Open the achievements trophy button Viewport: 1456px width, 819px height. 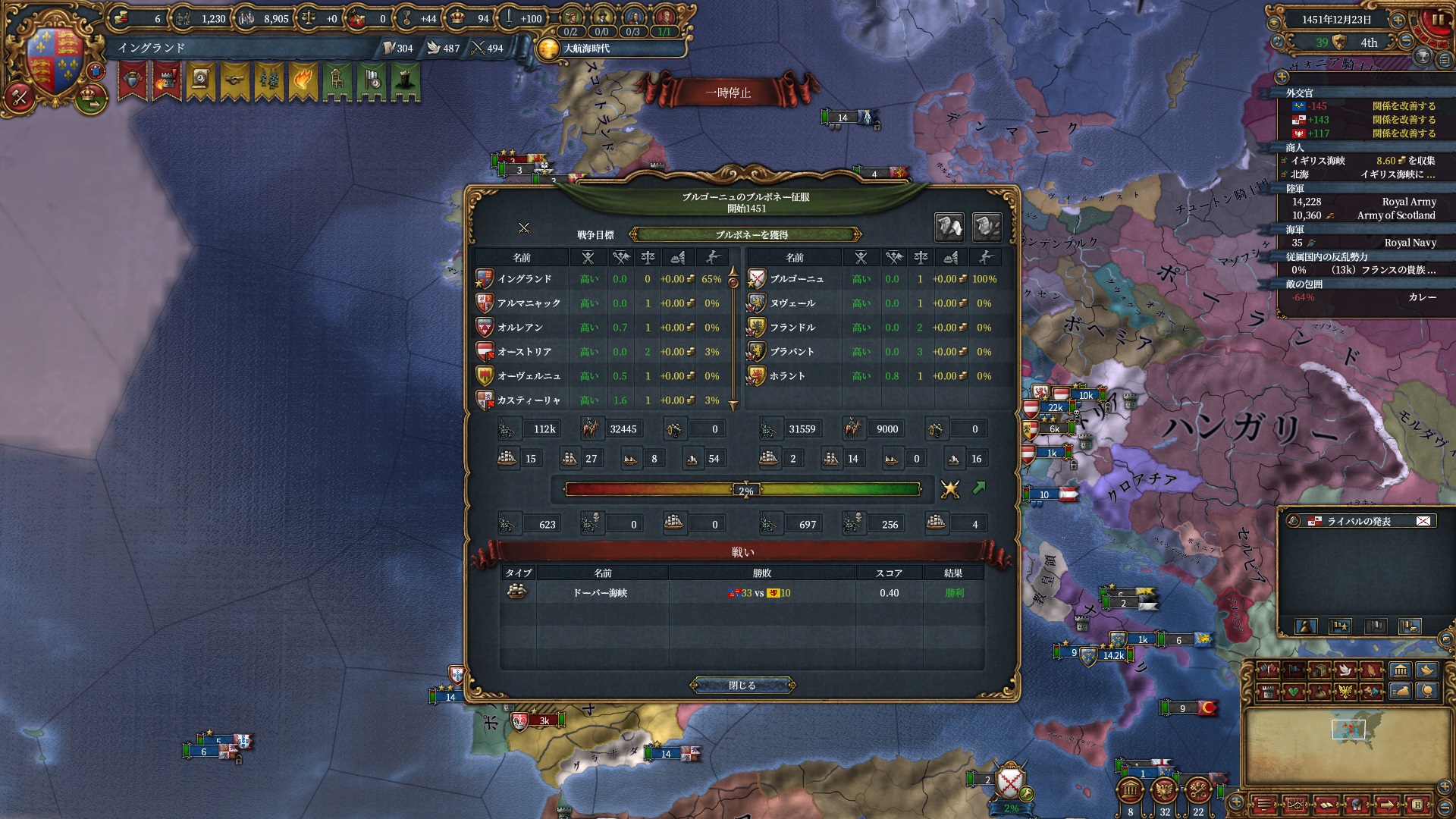[1423, 56]
